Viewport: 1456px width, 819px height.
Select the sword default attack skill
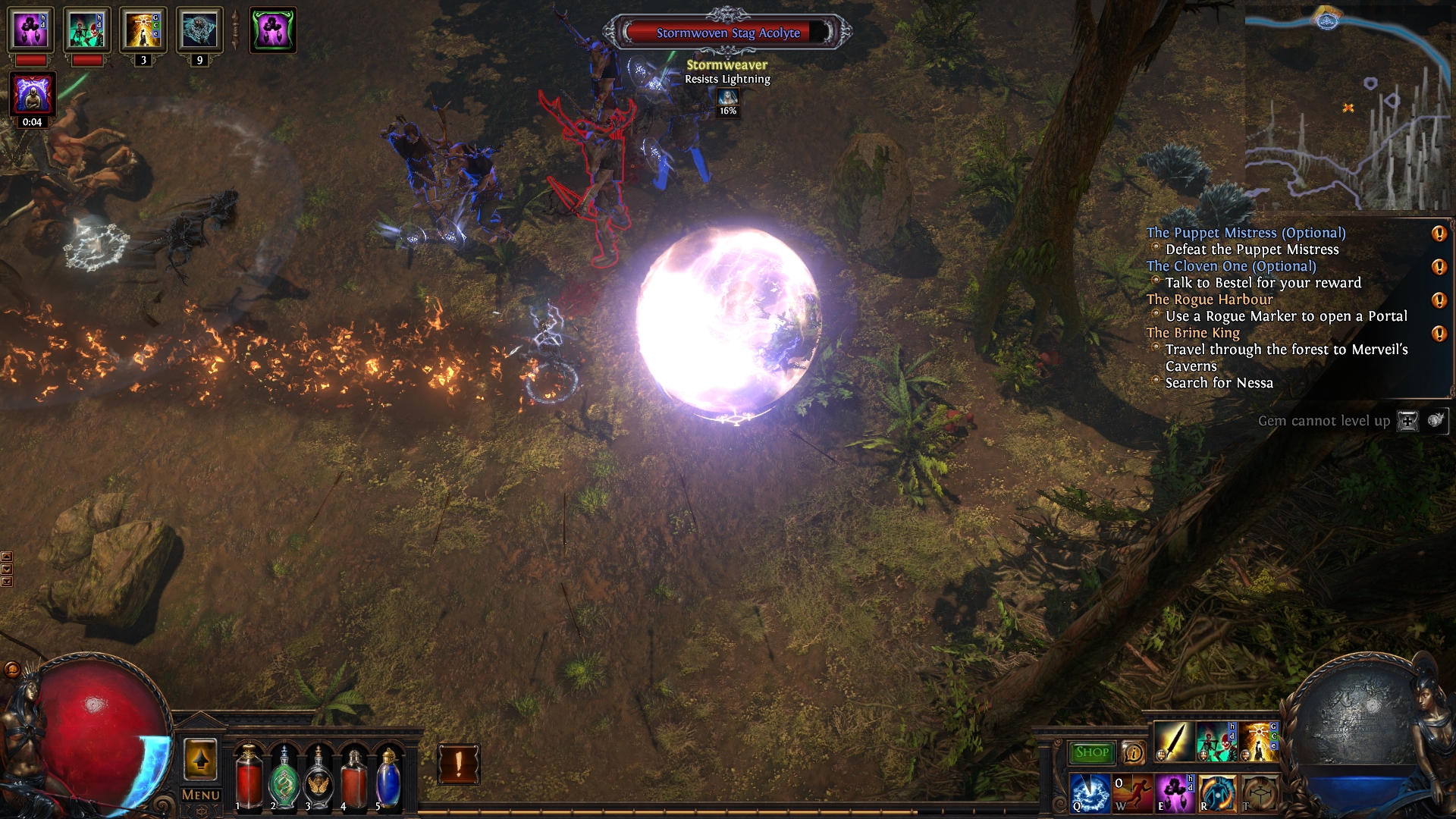(x=1172, y=742)
